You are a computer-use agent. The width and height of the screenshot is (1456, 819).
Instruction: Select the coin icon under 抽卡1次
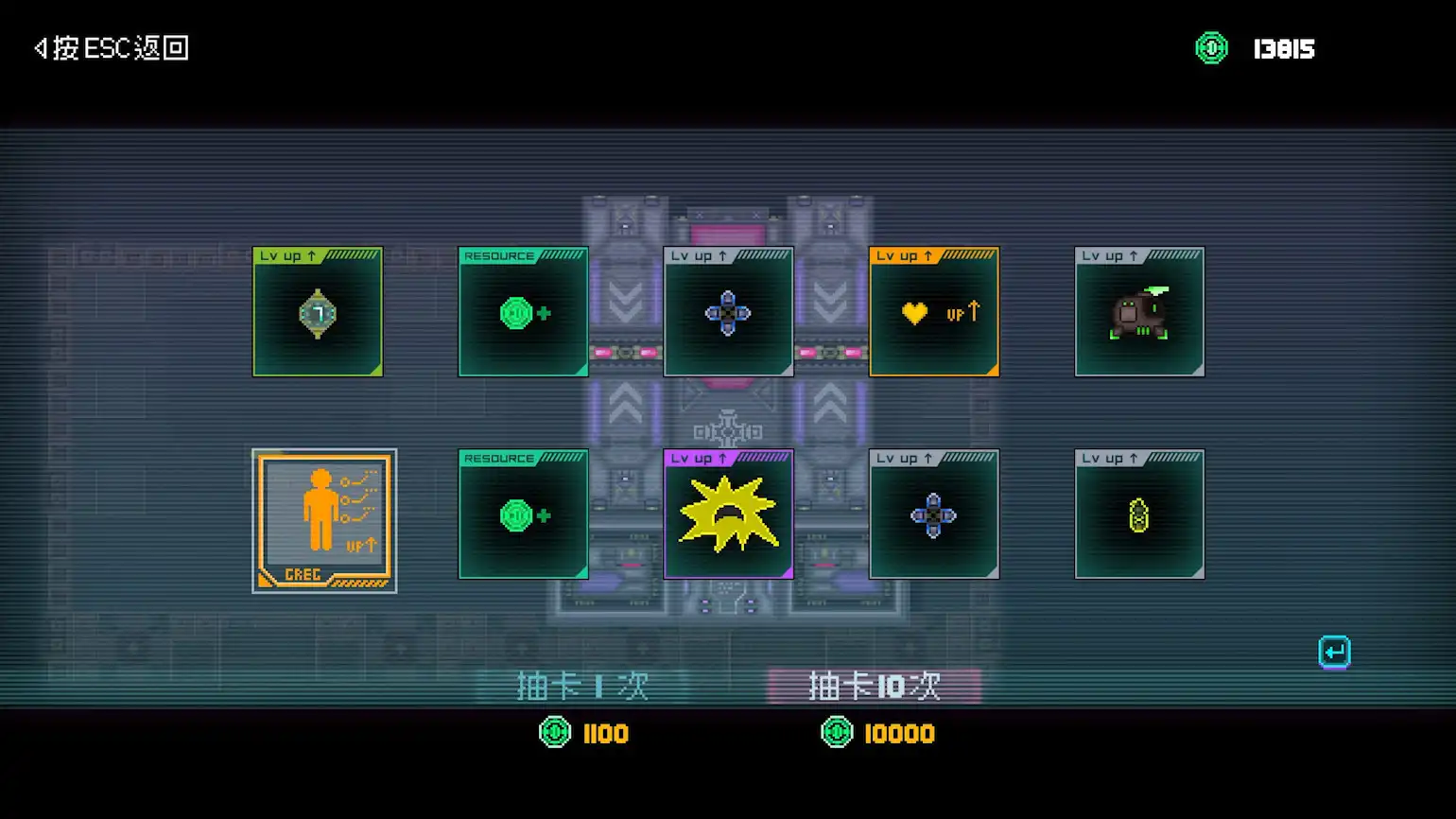(x=554, y=733)
